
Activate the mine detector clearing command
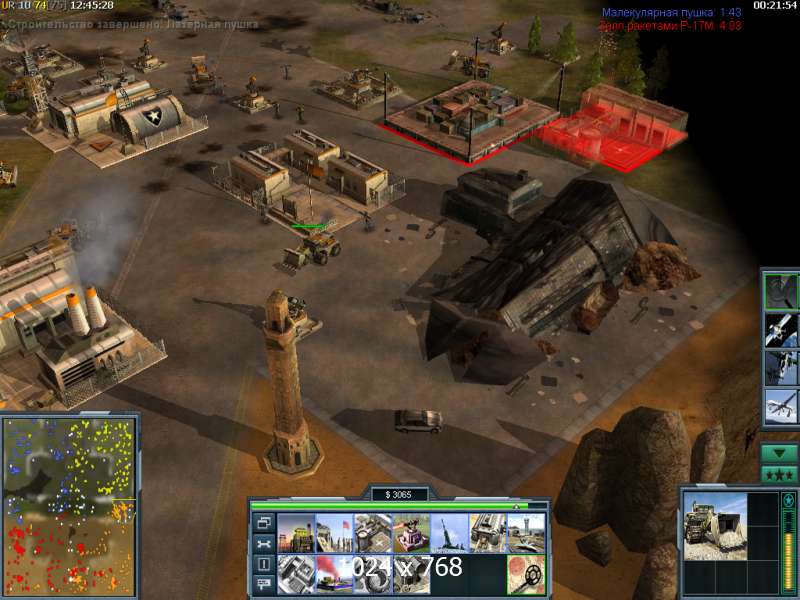pyautogui.click(x=526, y=574)
